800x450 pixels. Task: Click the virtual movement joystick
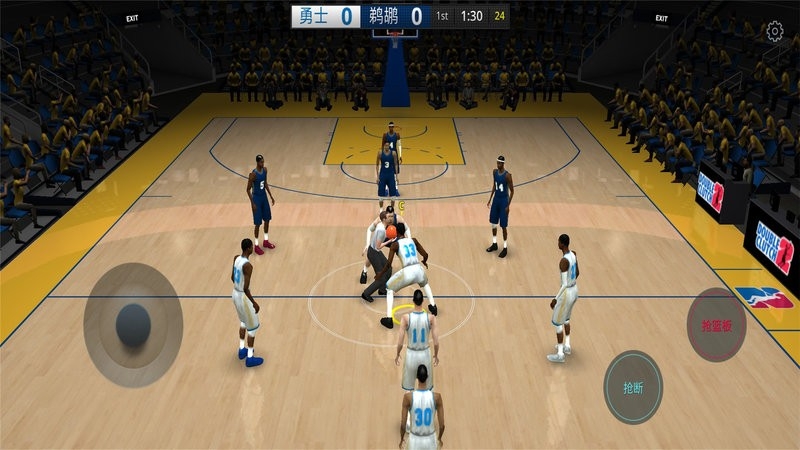[133, 323]
